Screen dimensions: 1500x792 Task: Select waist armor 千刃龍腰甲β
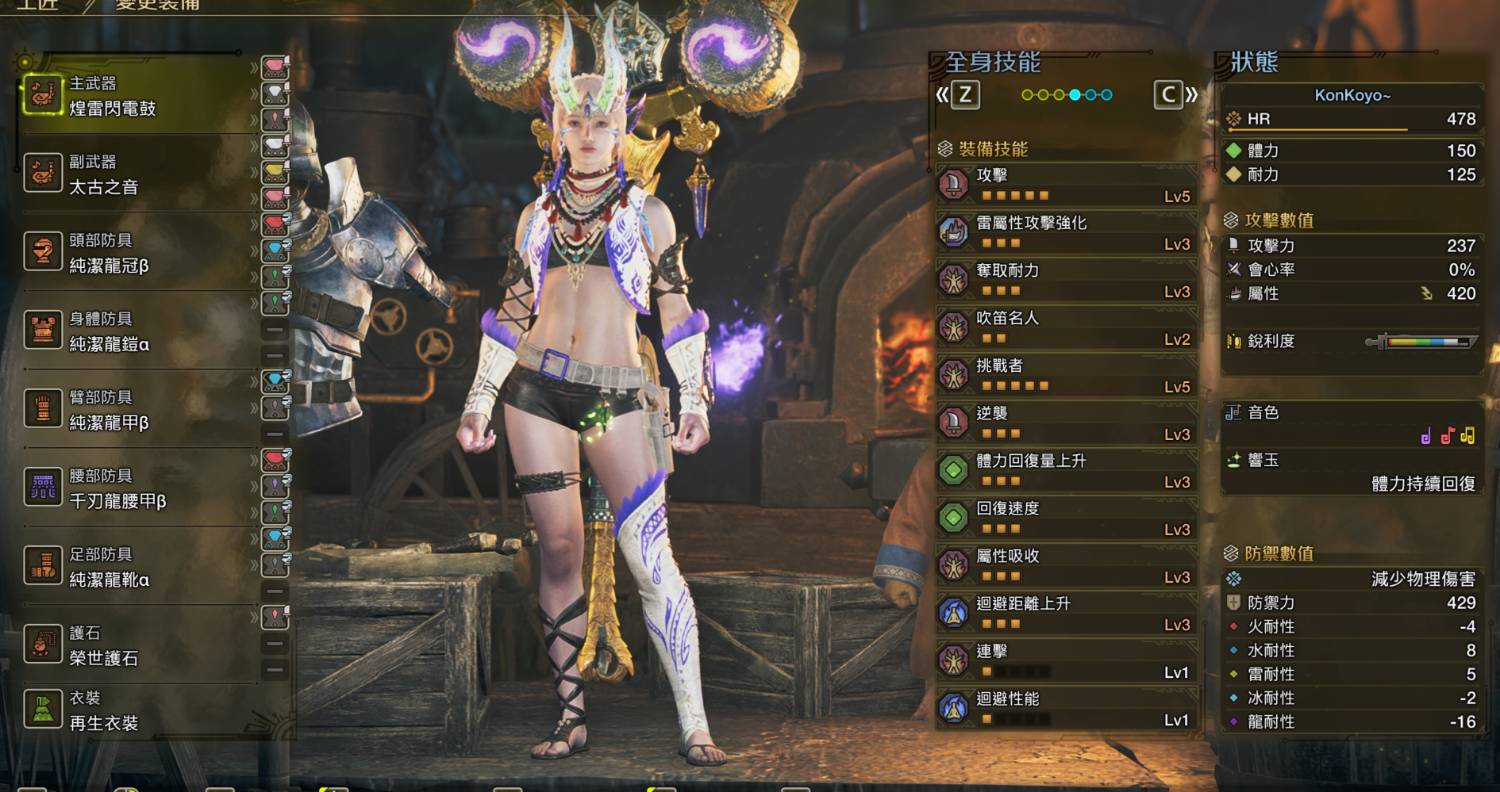coord(135,488)
